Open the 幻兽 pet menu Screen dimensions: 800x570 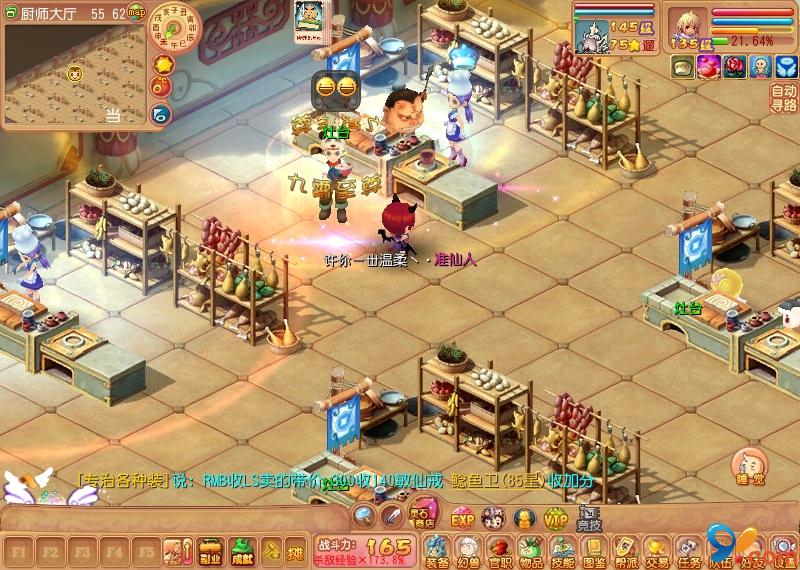[468, 551]
